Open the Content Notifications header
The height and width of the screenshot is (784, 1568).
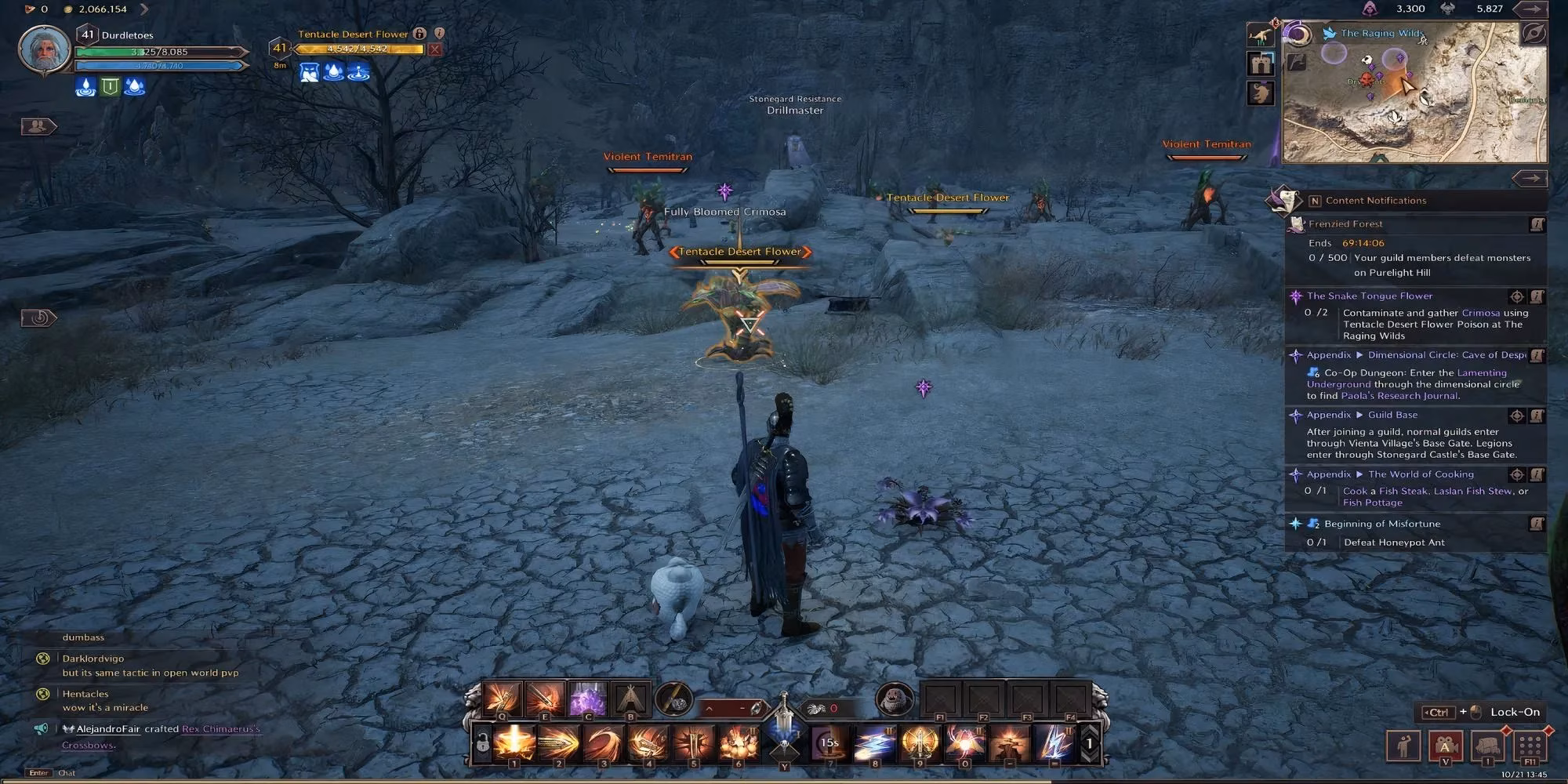point(1376,200)
